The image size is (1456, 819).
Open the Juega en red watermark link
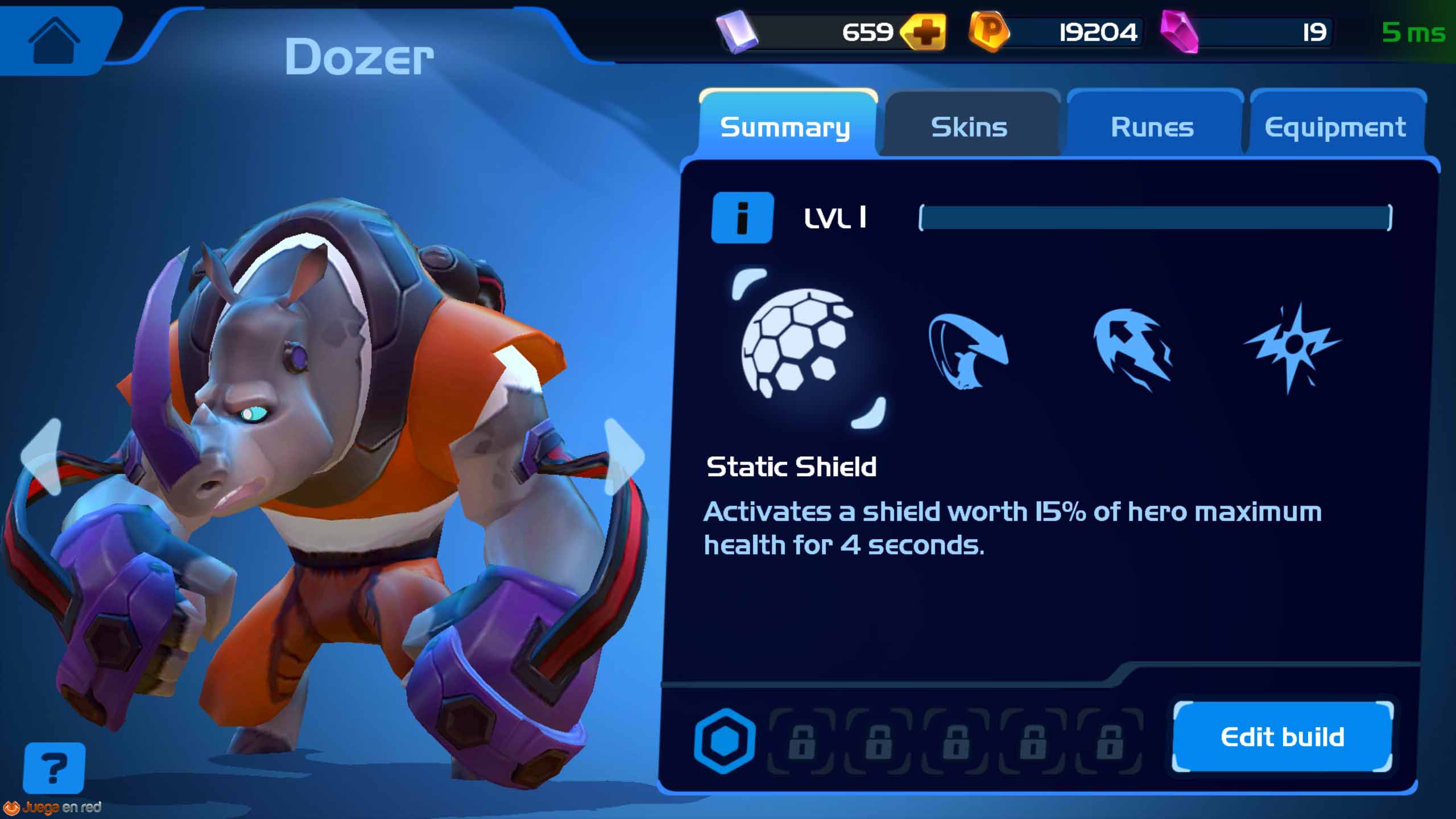point(53,808)
